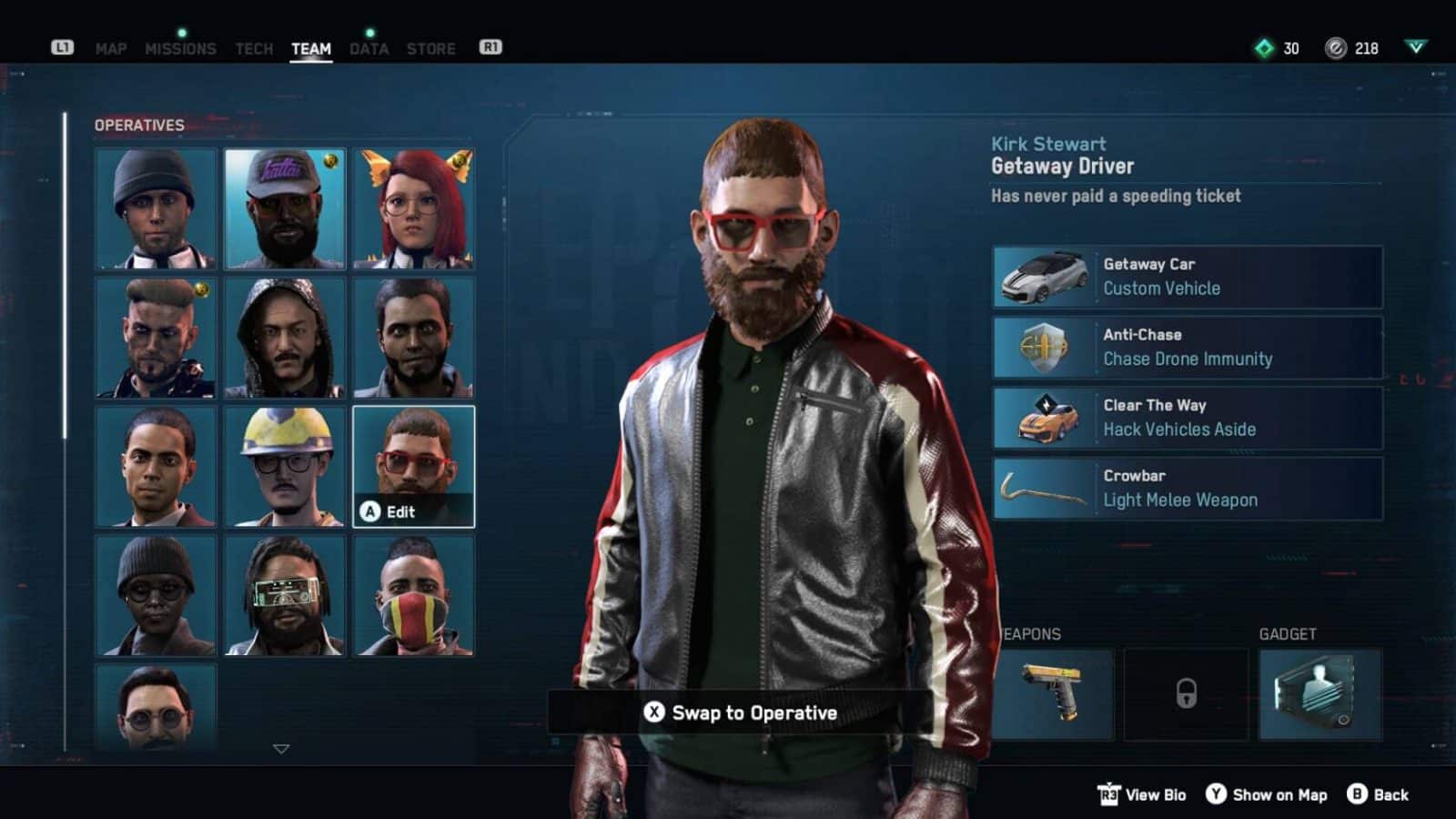Click the Anti-Chase drone immunity shield icon

(x=1044, y=347)
